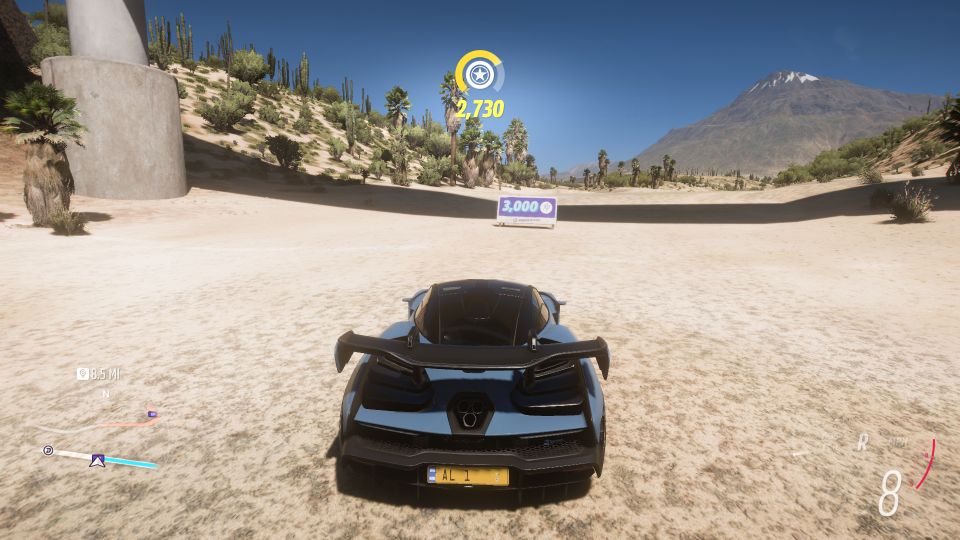Select the purple marker on the minimap

(151, 412)
